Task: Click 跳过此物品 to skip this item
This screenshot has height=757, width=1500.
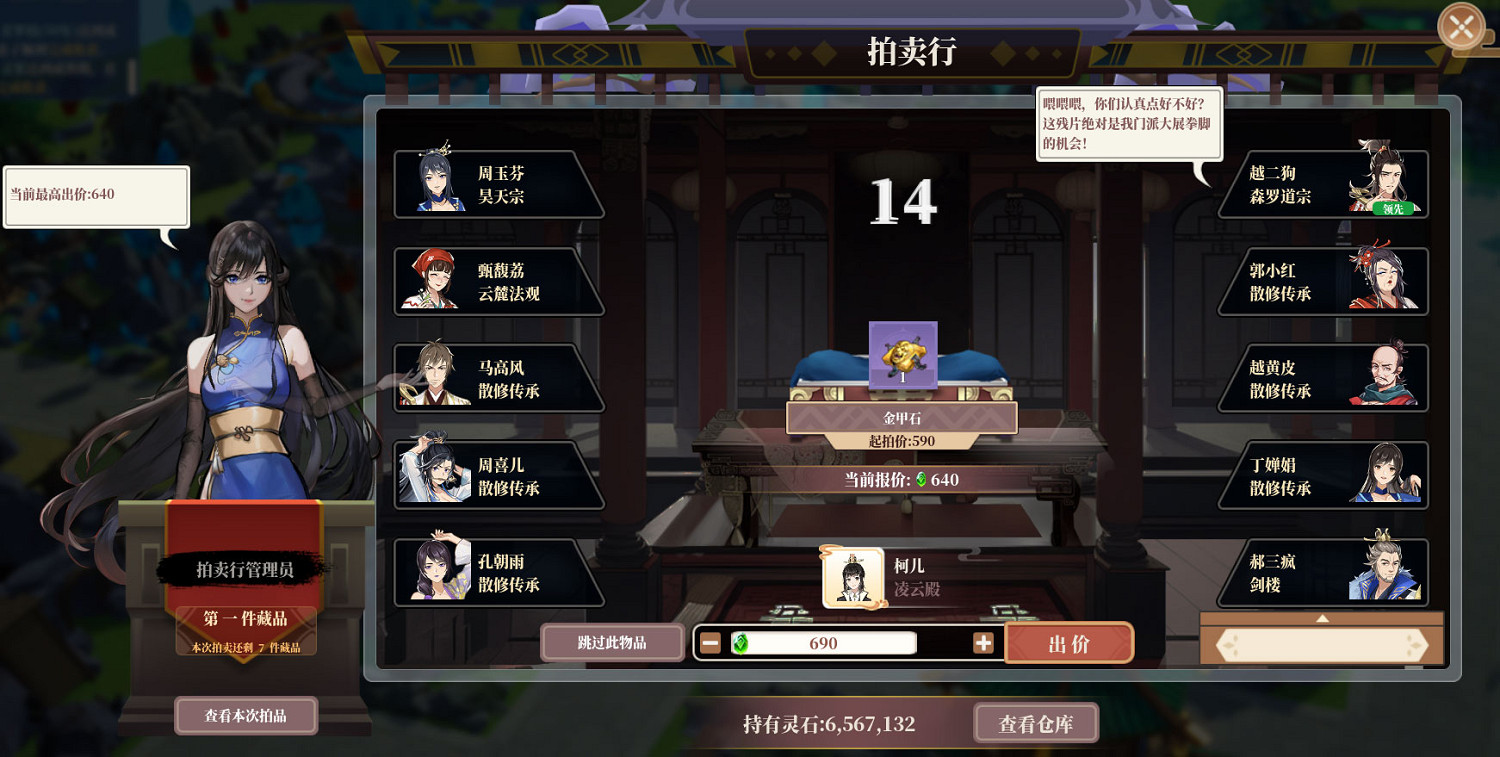Action: [612, 642]
